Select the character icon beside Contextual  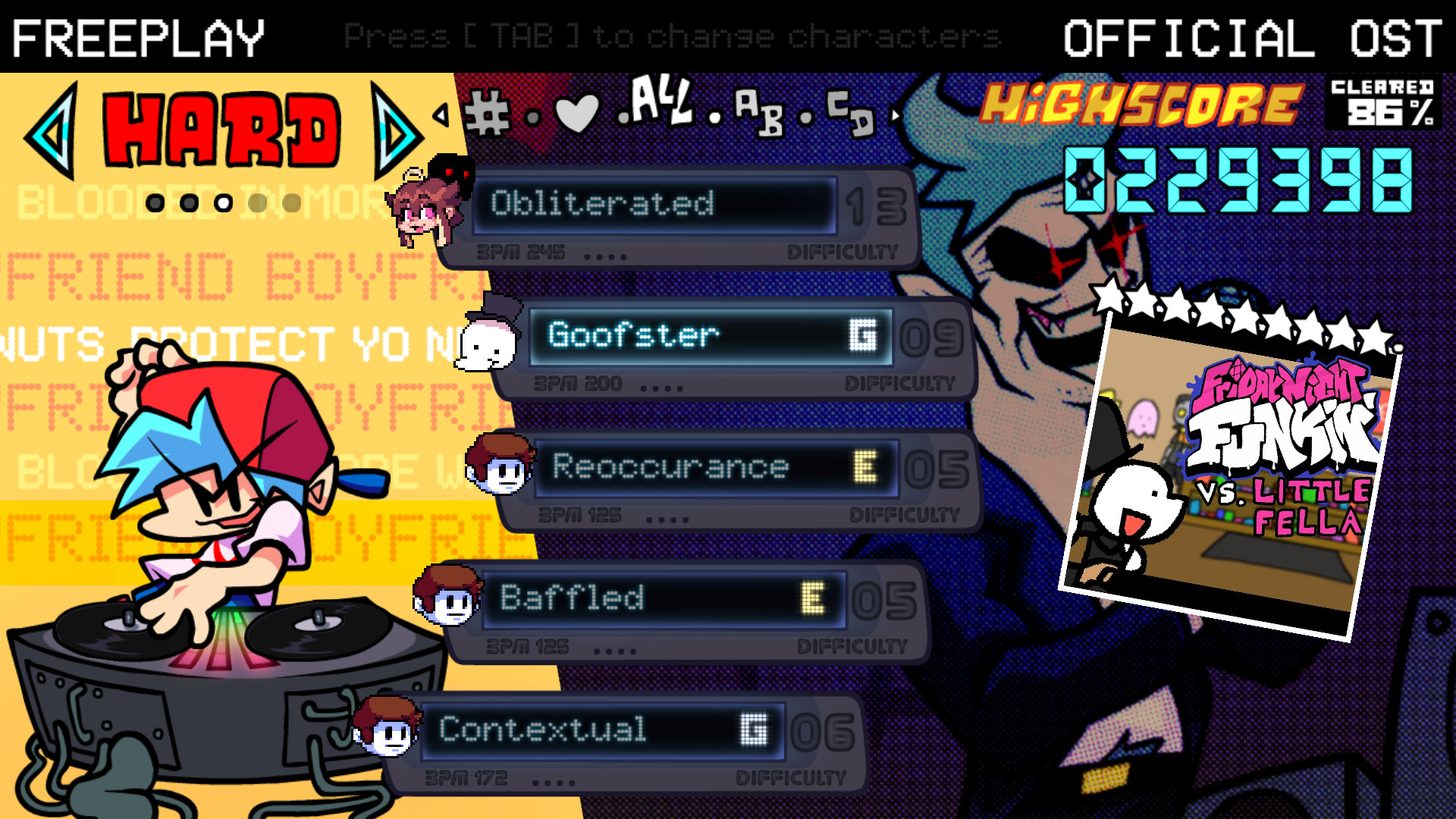[x=387, y=728]
